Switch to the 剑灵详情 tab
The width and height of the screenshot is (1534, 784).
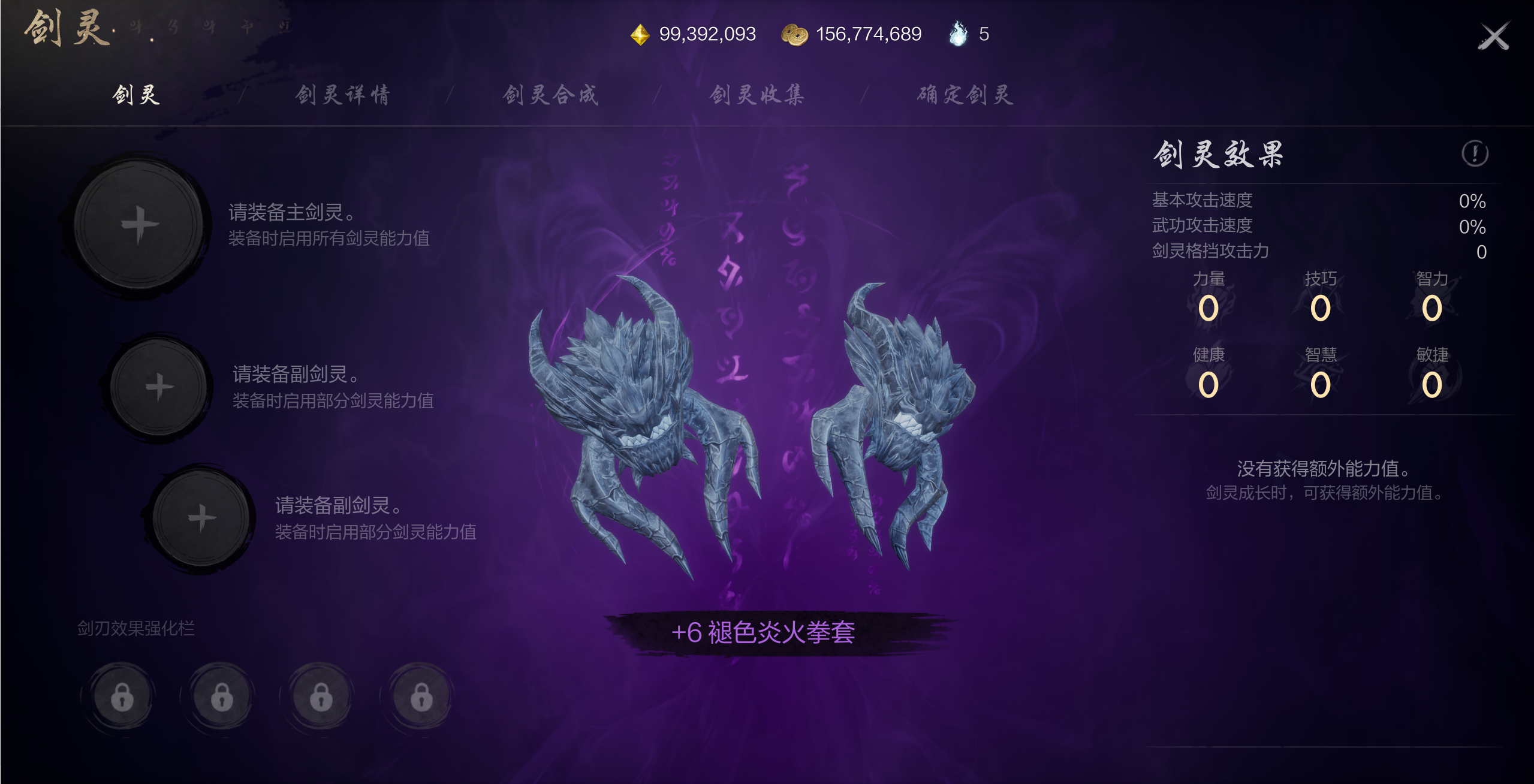click(x=342, y=95)
